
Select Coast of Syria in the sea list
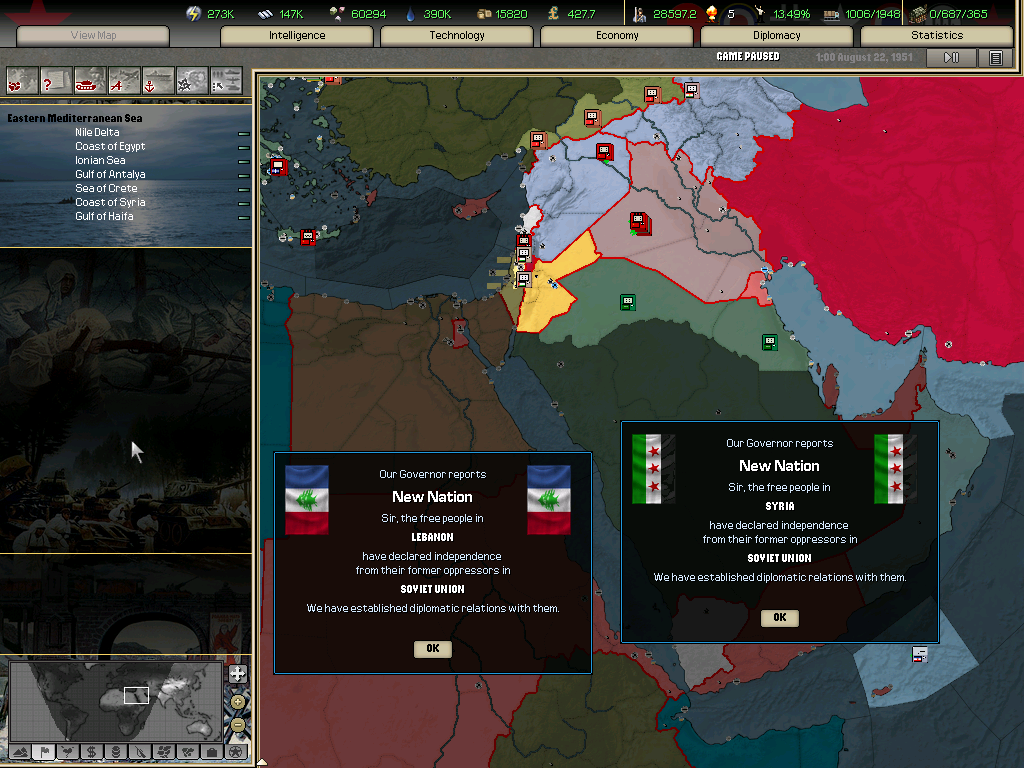(x=110, y=202)
